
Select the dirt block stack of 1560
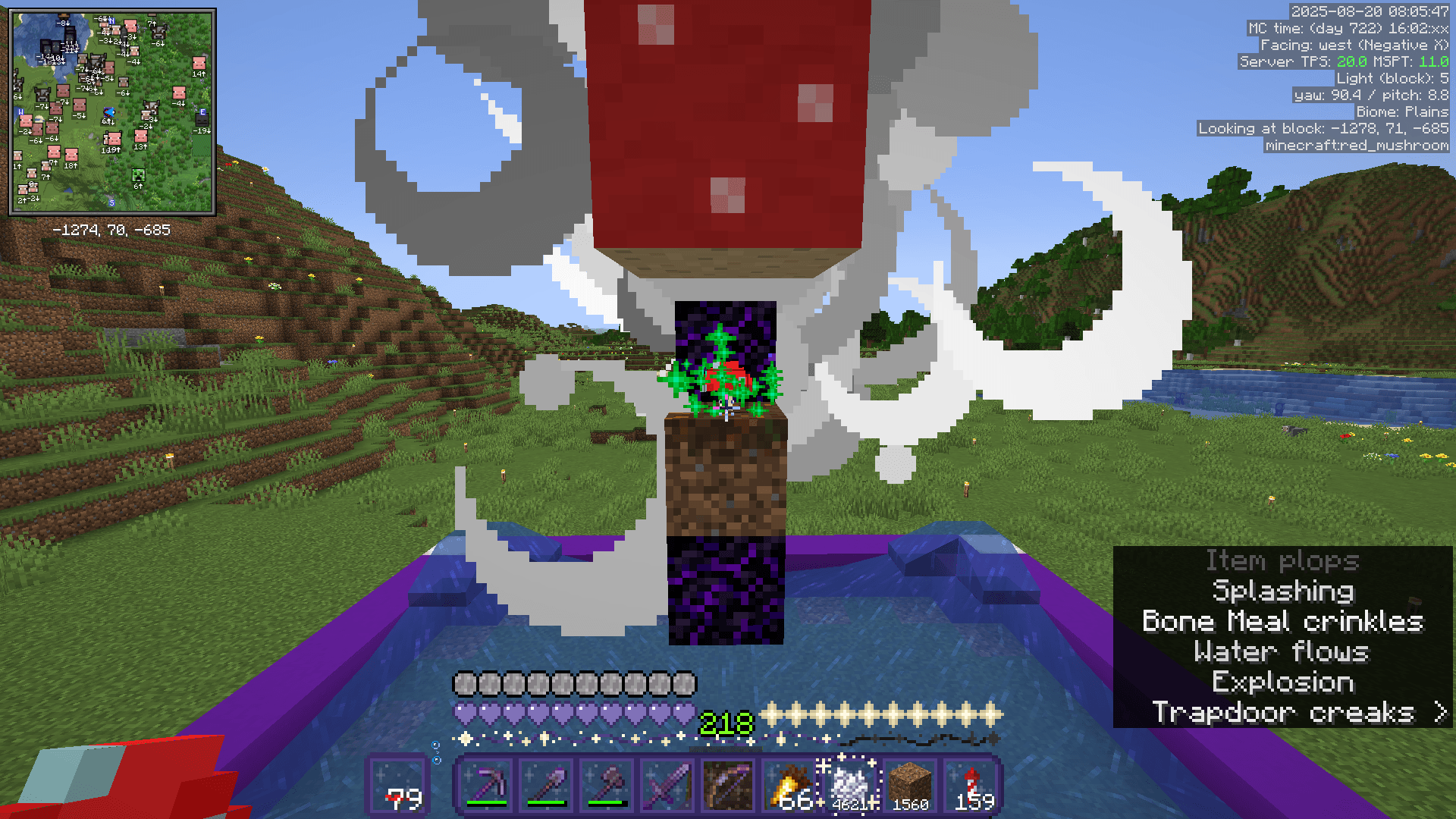(x=909, y=784)
